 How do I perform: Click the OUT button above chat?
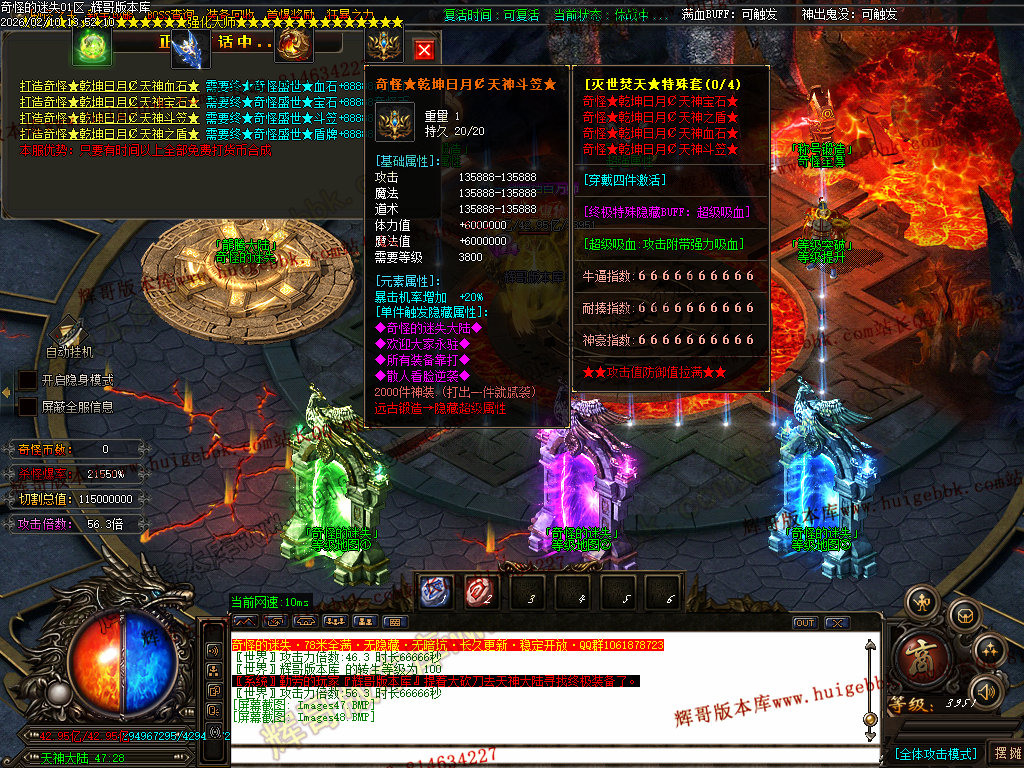click(805, 622)
